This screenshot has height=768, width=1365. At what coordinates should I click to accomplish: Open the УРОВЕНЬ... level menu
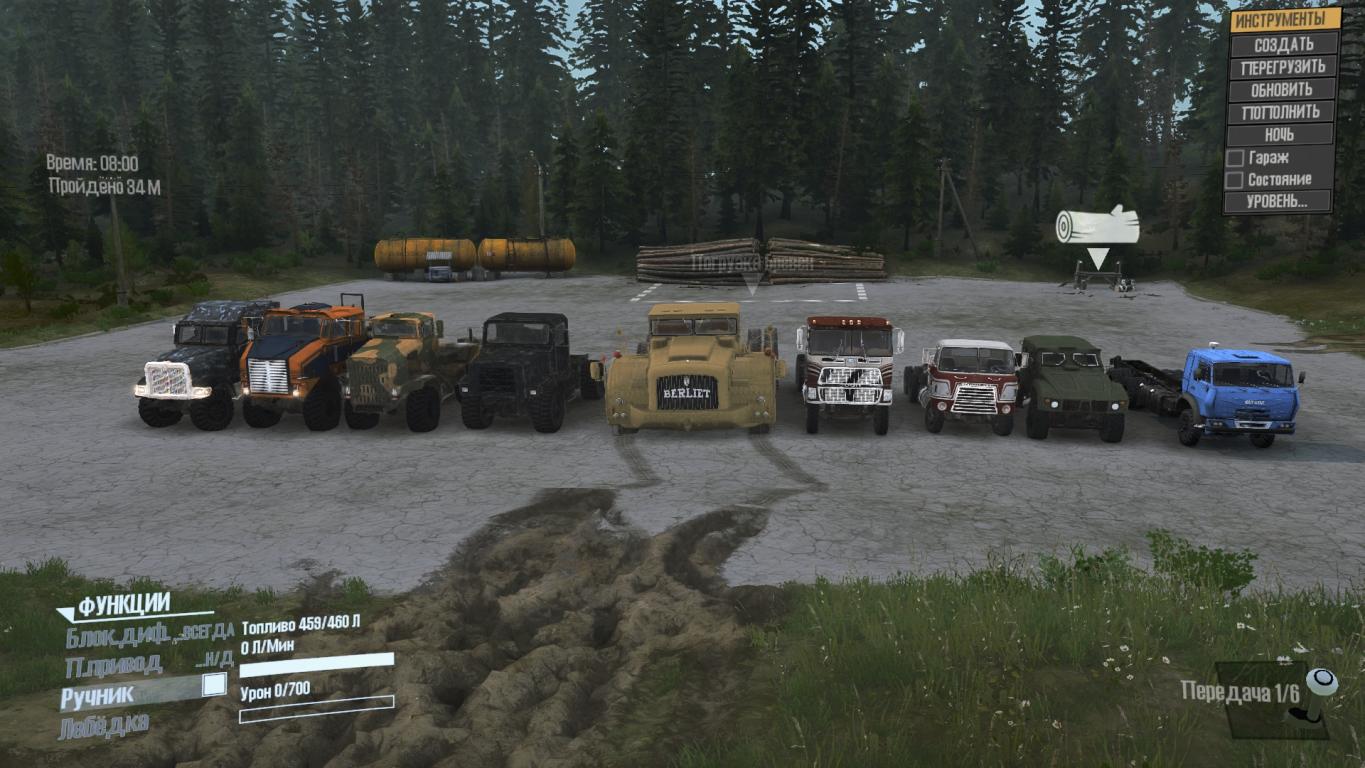tap(1279, 202)
